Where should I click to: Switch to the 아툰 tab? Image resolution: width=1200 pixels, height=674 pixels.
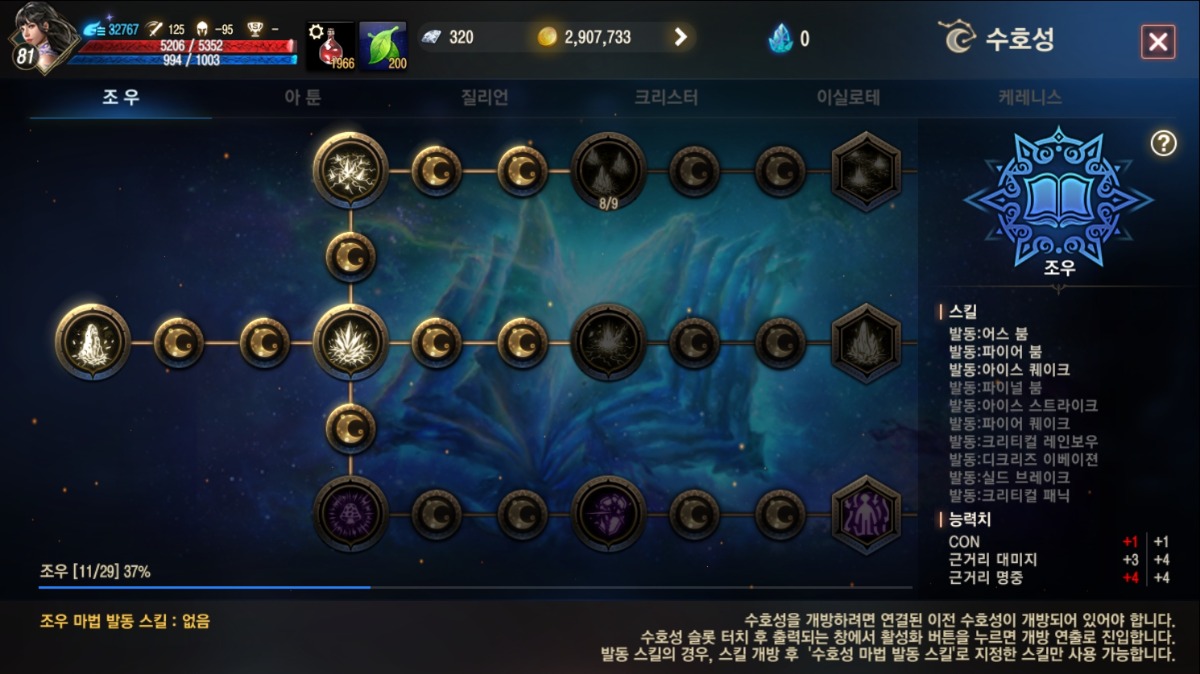302,97
